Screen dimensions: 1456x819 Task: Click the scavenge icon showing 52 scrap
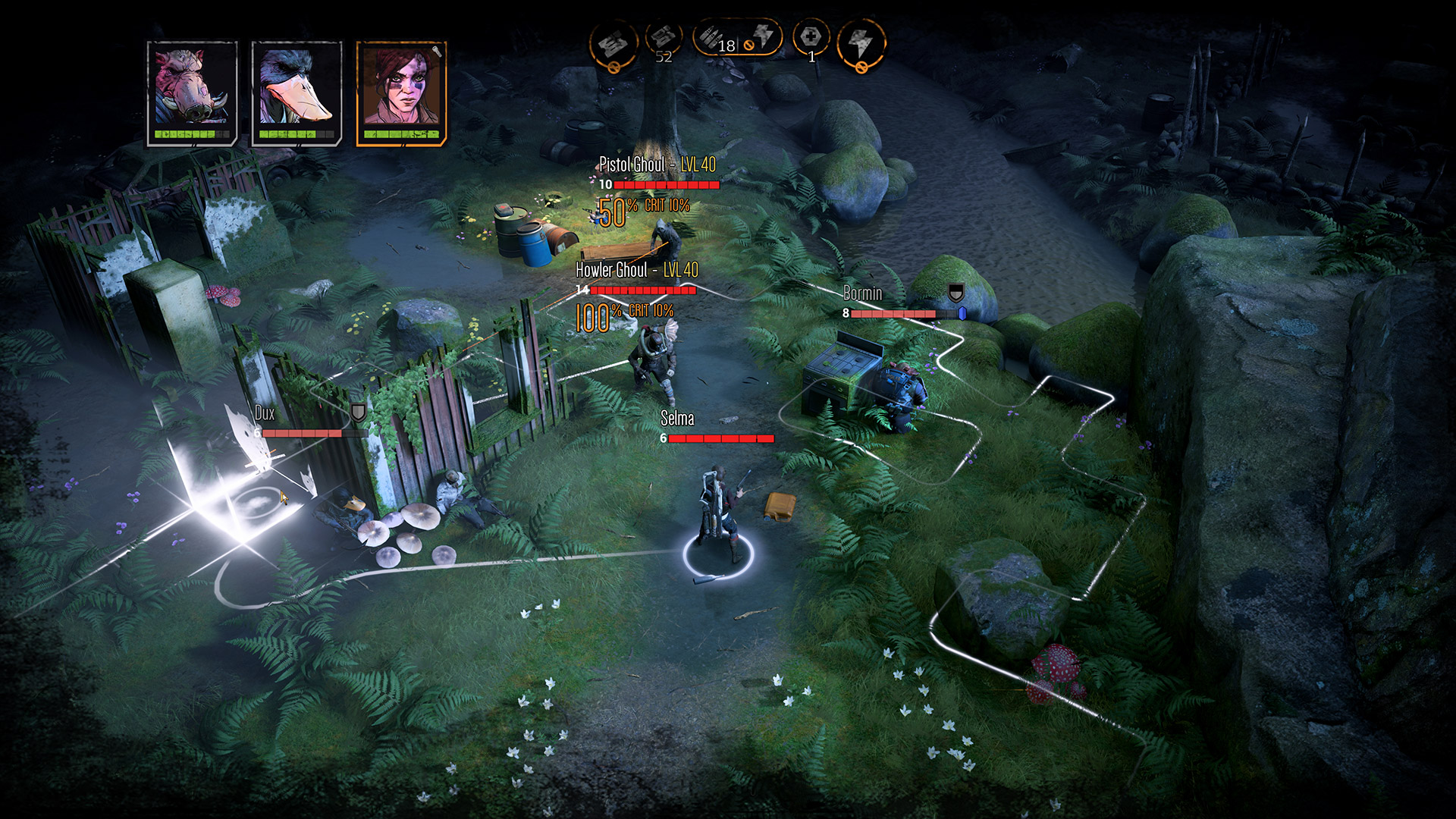click(x=664, y=38)
